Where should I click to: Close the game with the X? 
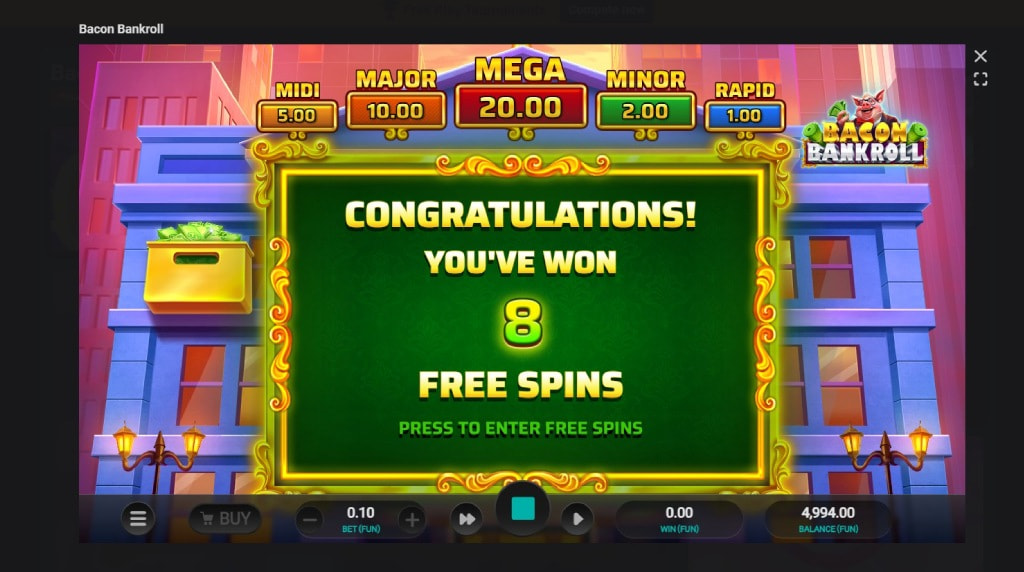tap(980, 57)
